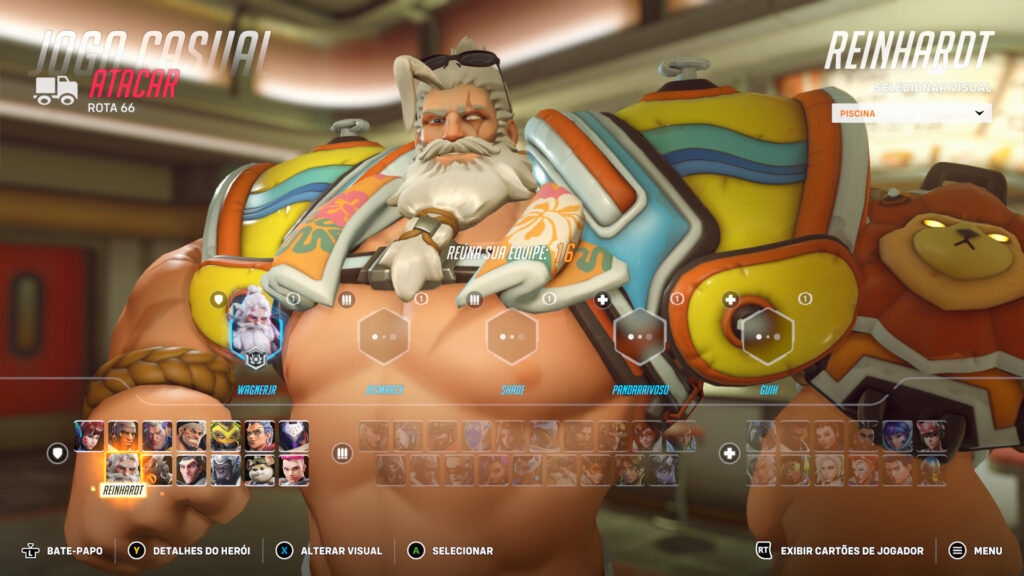The width and height of the screenshot is (1024, 576).
Task: Choose Widowmaker from the damage roster
Action: [664, 470]
